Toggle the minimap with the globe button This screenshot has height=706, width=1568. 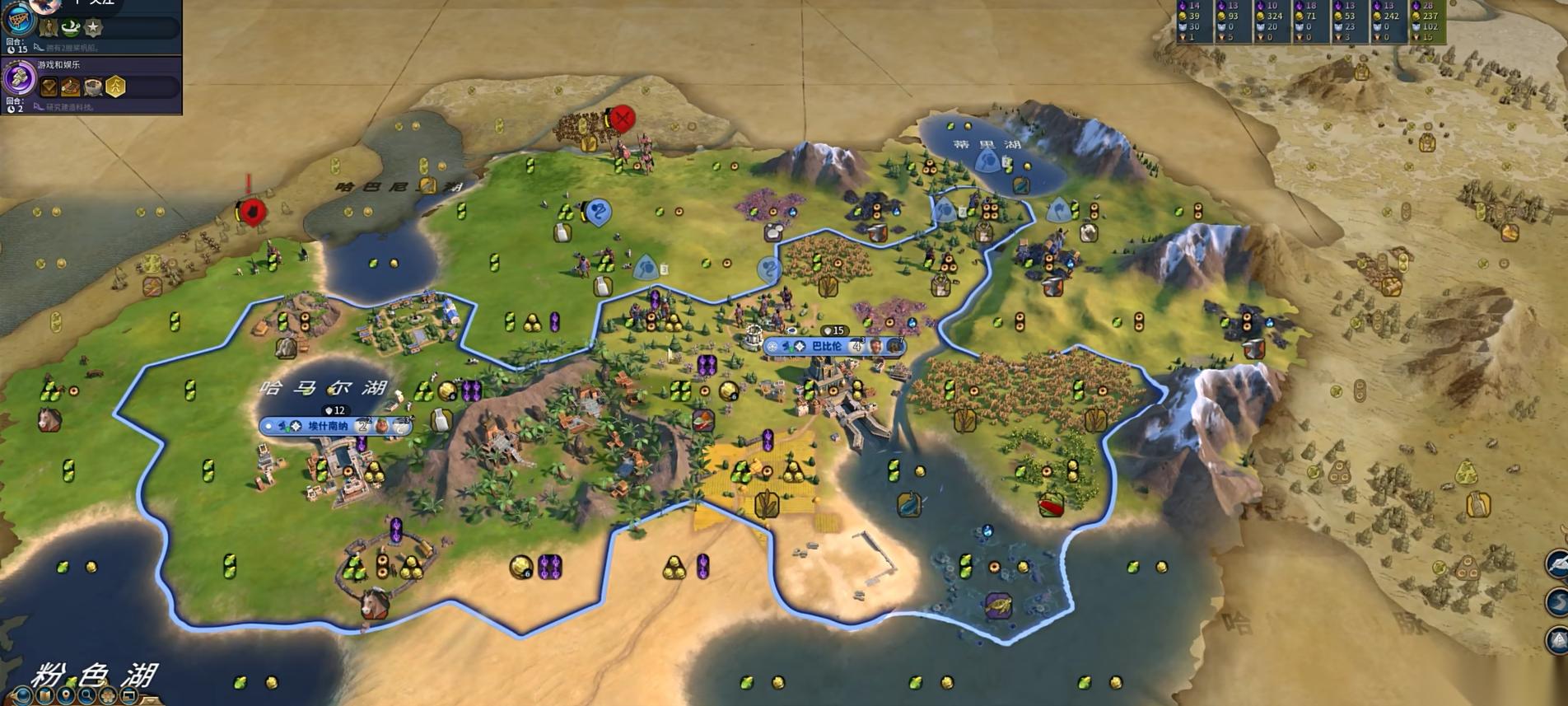click(x=22, y=697)
